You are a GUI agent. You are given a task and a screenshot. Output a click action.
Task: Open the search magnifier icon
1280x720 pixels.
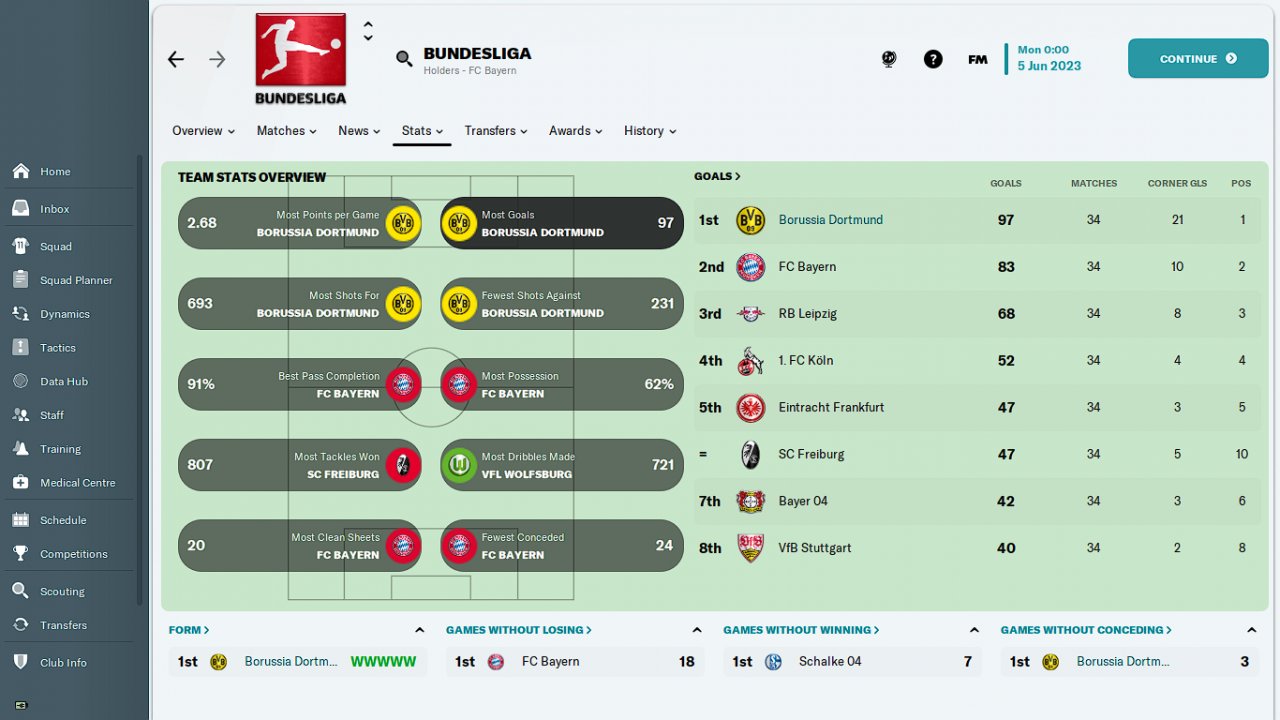click(x=404, y=59)
